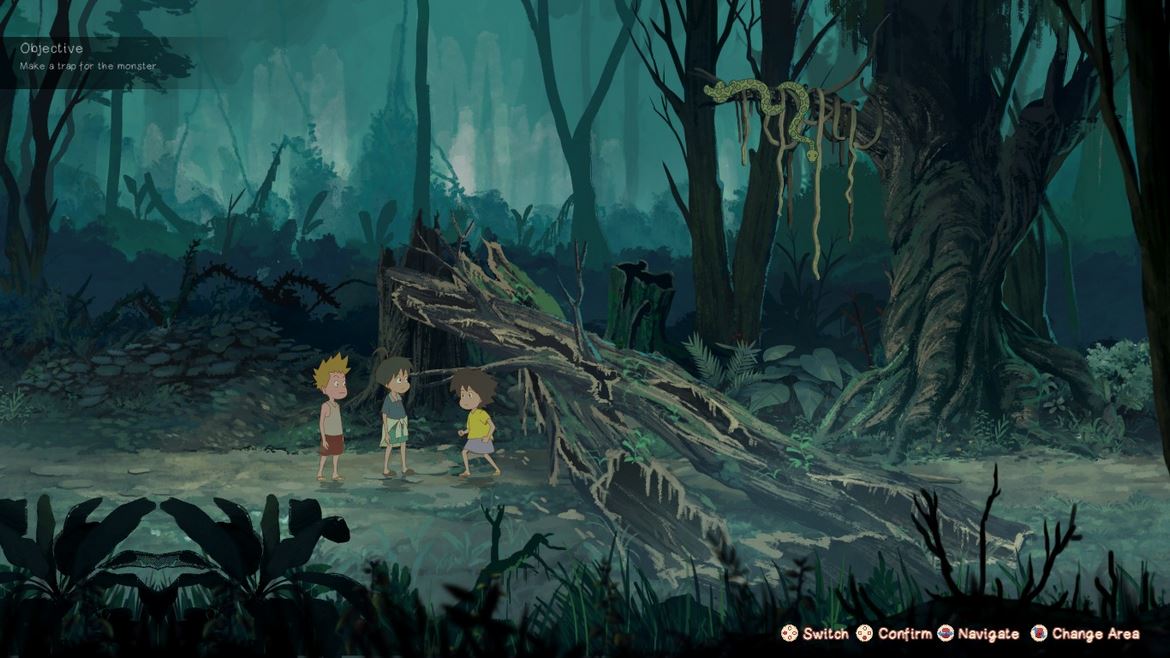Open the objective tracker about the monster trap
This screenshot has width=1170, height=658.
pos(88,57)
